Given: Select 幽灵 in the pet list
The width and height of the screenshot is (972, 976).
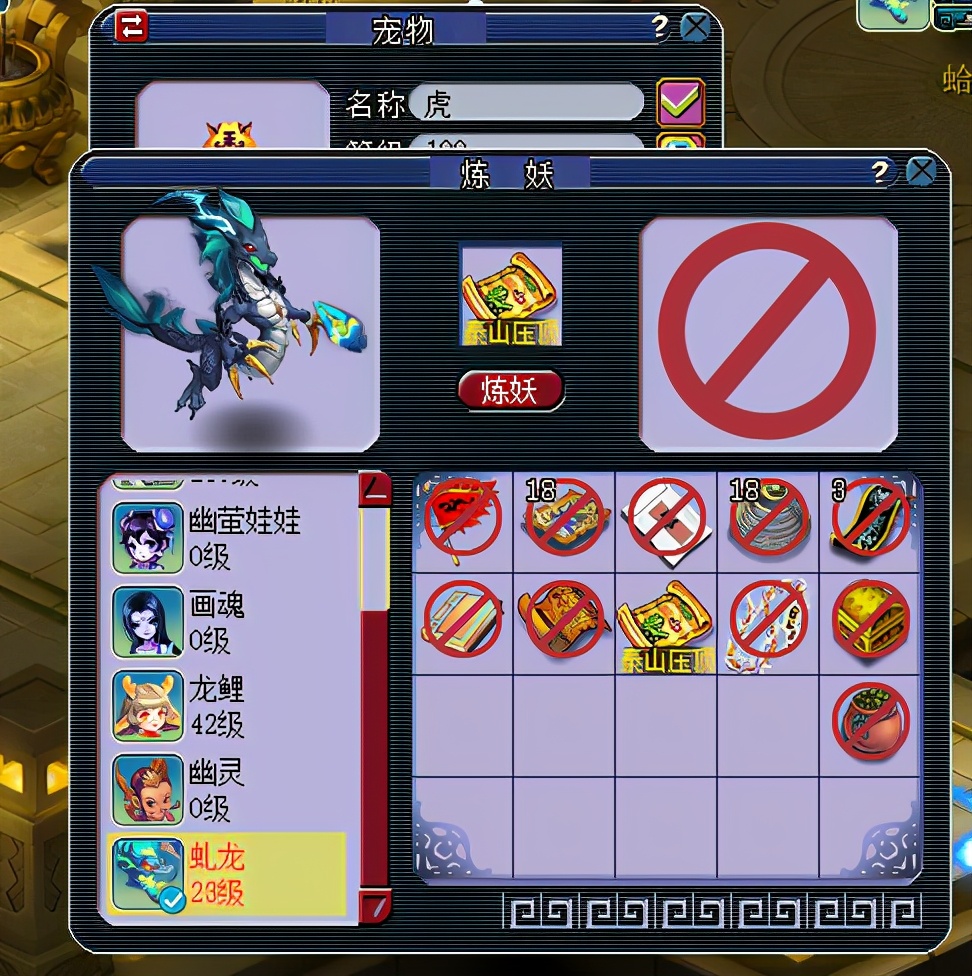Looking at the screenshot, I should [230, 789].
